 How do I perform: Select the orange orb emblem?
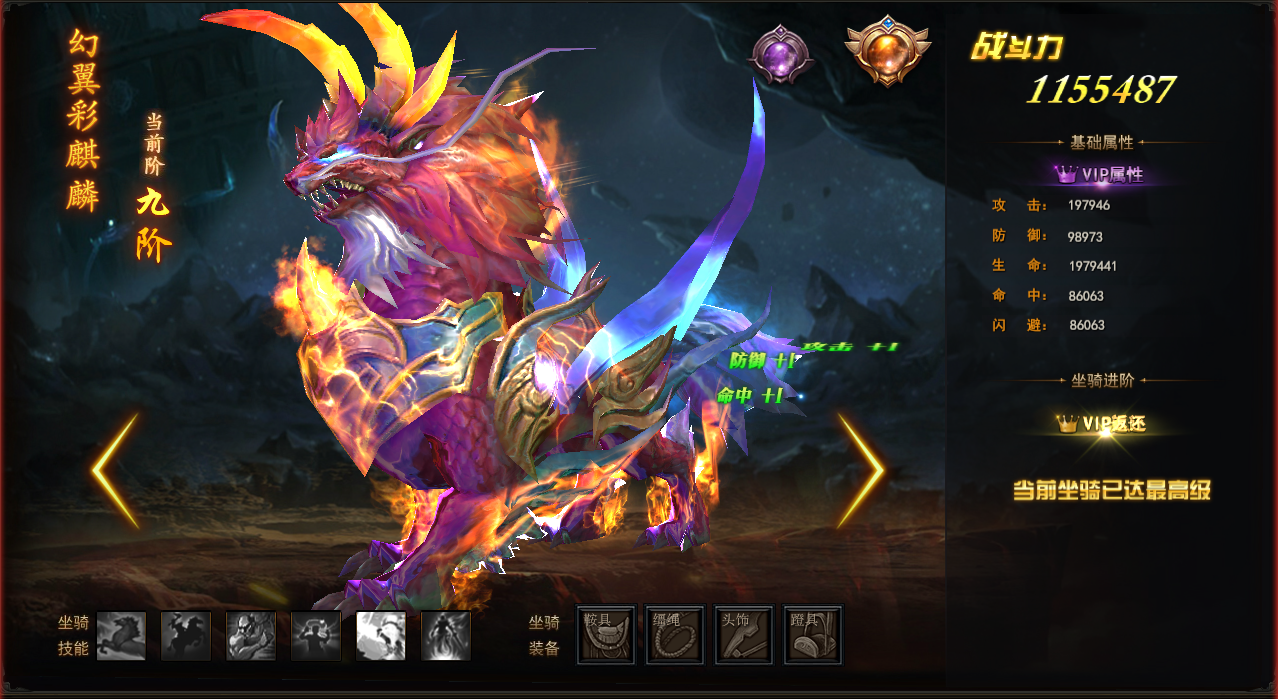pyautogui.click(x=886, y=49)
